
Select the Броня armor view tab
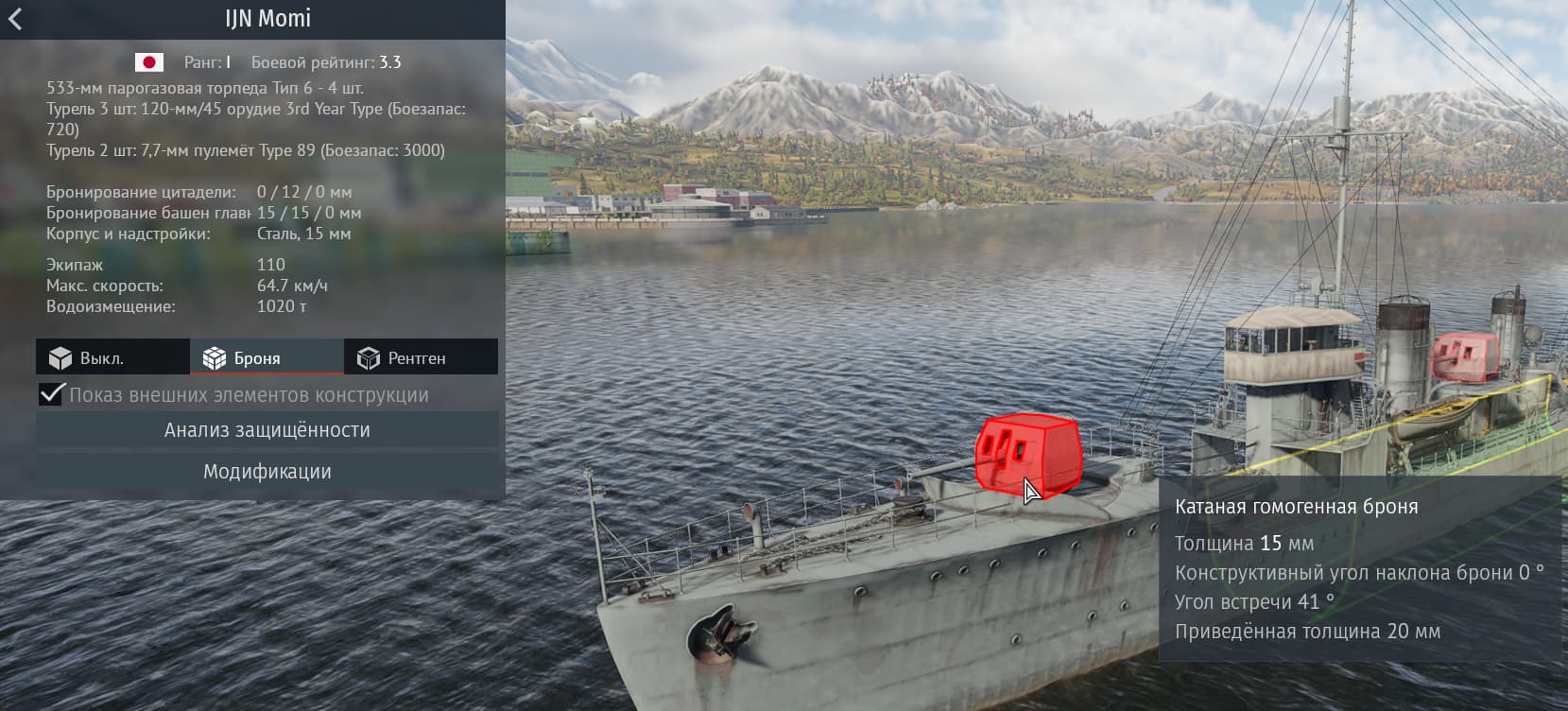click(267, 357)
